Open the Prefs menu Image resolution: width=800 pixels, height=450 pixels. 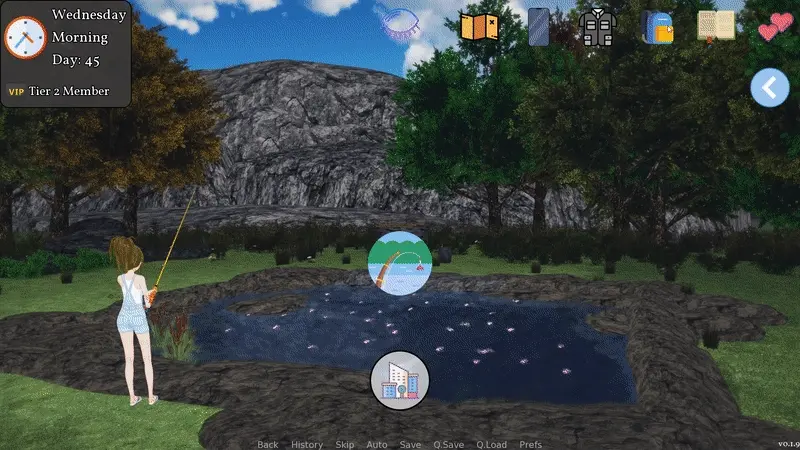[x=531, y=444]
